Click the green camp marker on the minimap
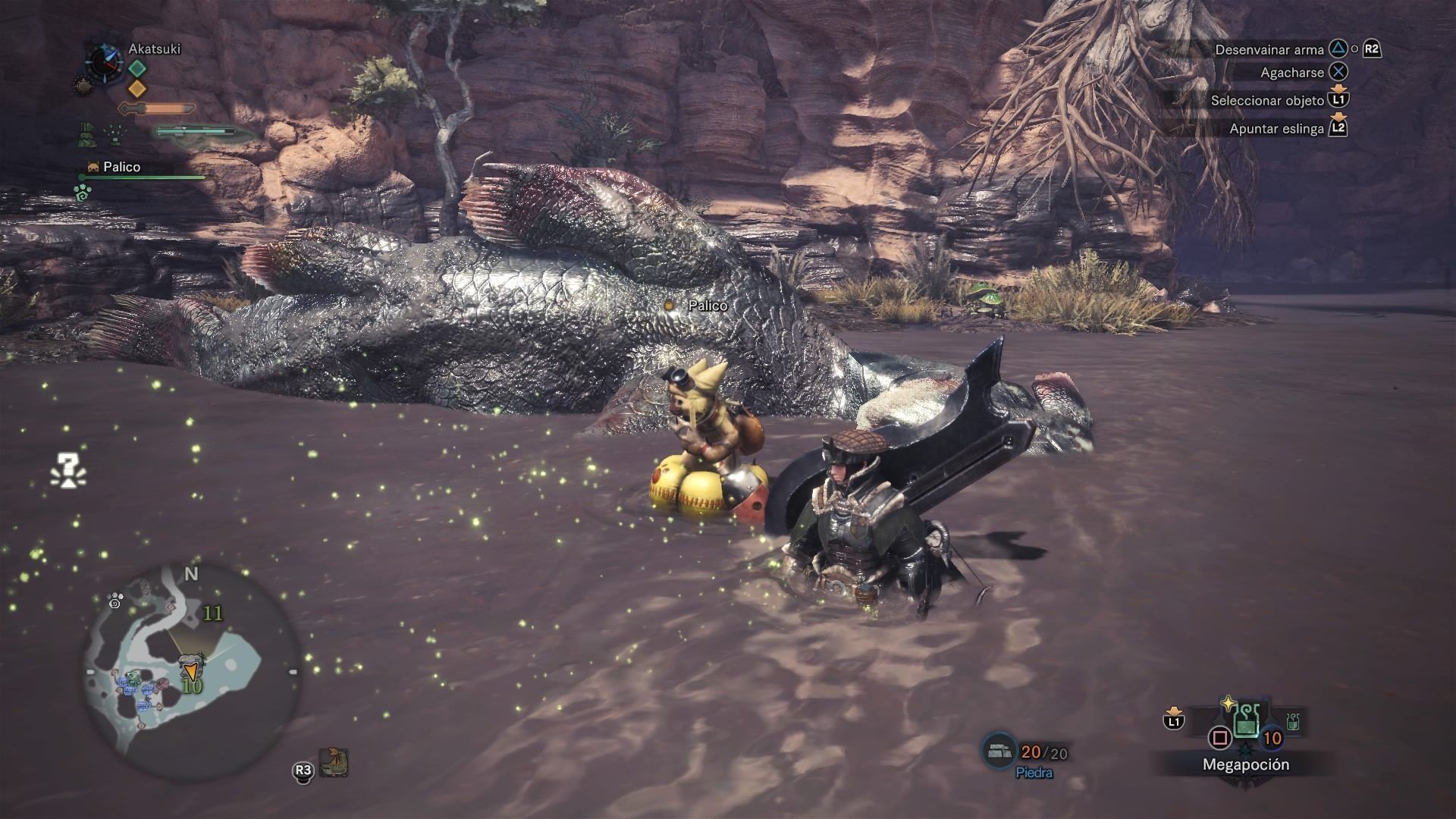The width and height of the screenshot is (1456, 819). [x=133, y=677]
